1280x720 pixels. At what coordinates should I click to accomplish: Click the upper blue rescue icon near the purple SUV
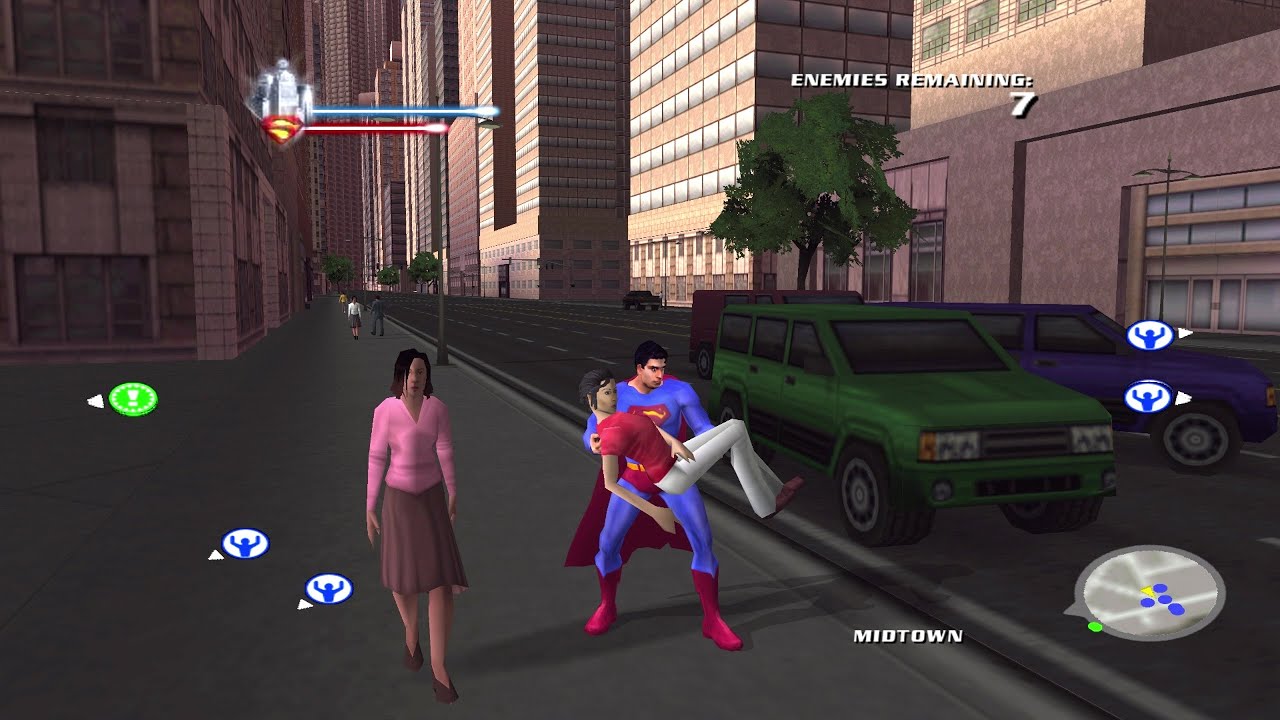[x=1150, y=337]
